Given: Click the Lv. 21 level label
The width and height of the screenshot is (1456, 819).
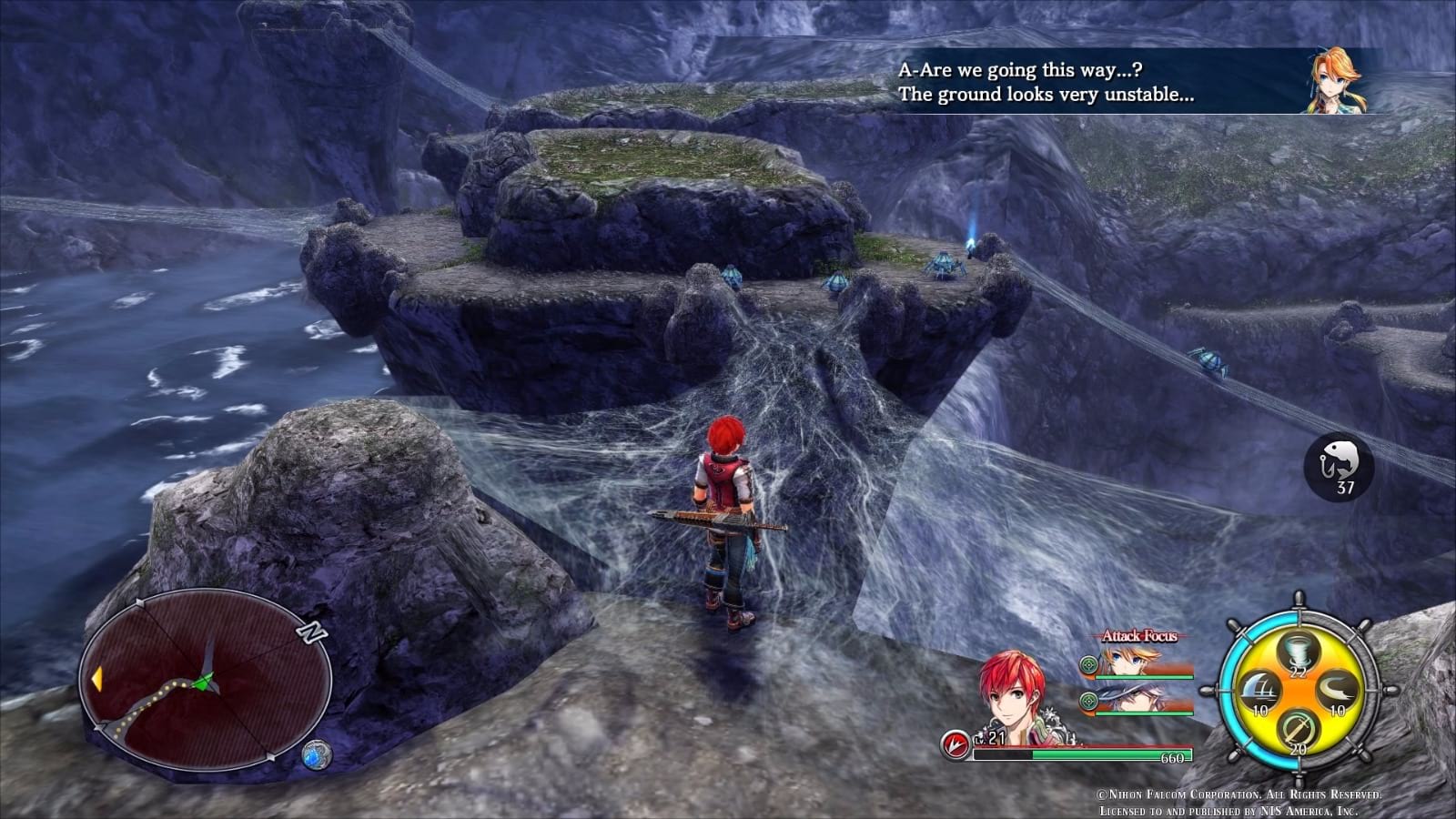Looking at the screenshot, I should point(988,738).
